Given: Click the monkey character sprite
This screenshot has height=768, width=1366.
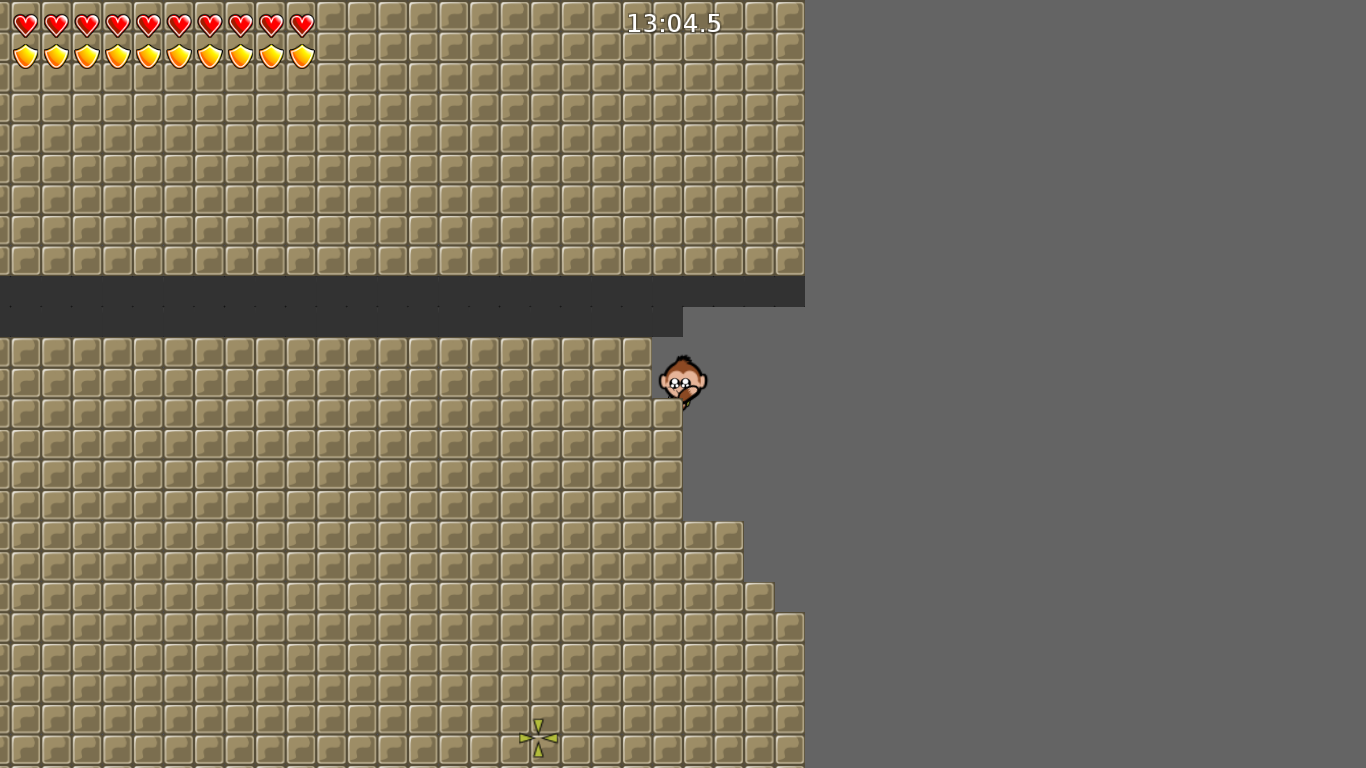Looking at the screenshot, I should pyautogui.click(x=684, y=380).
